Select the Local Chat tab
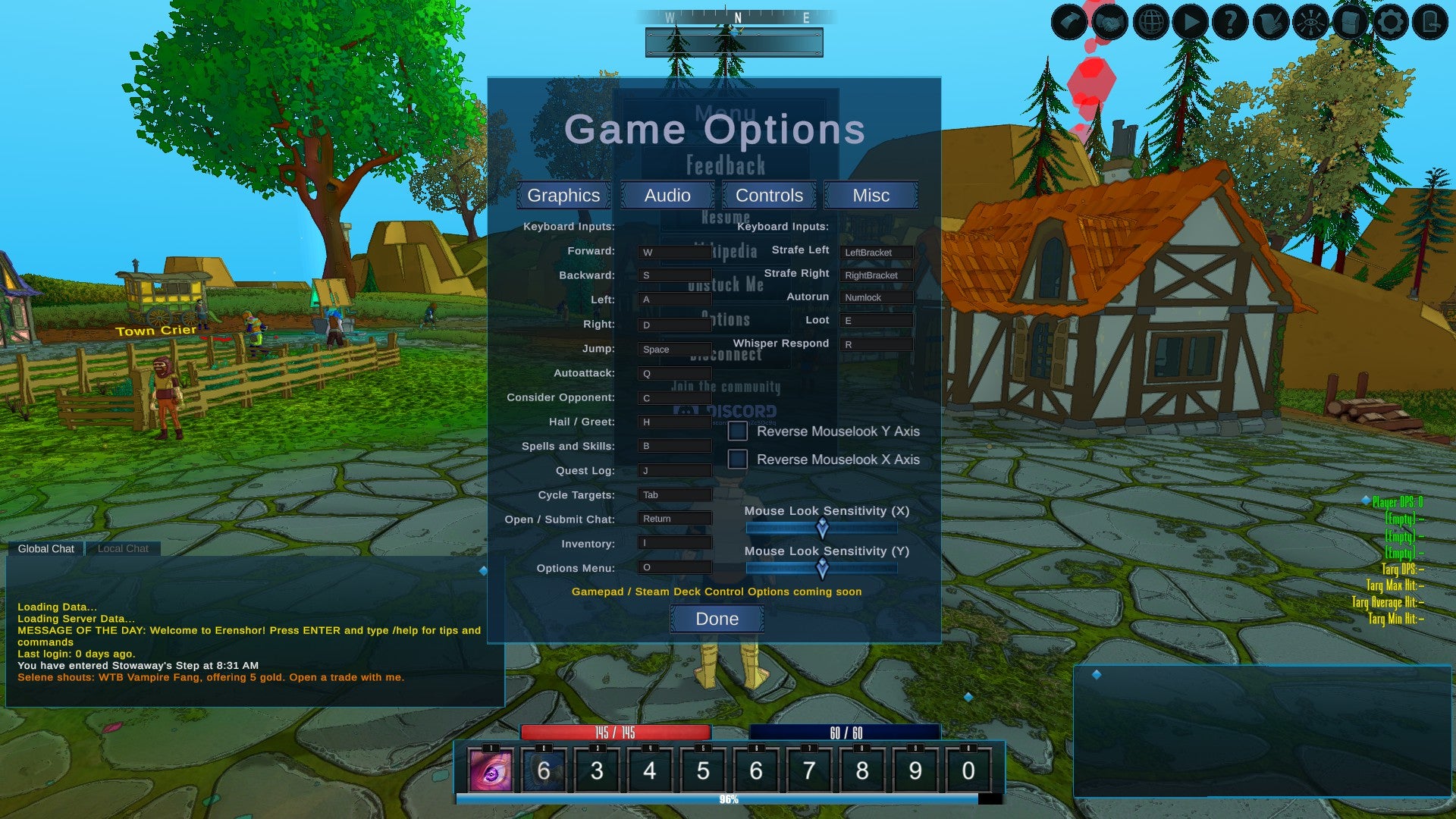 pos(122,548)
